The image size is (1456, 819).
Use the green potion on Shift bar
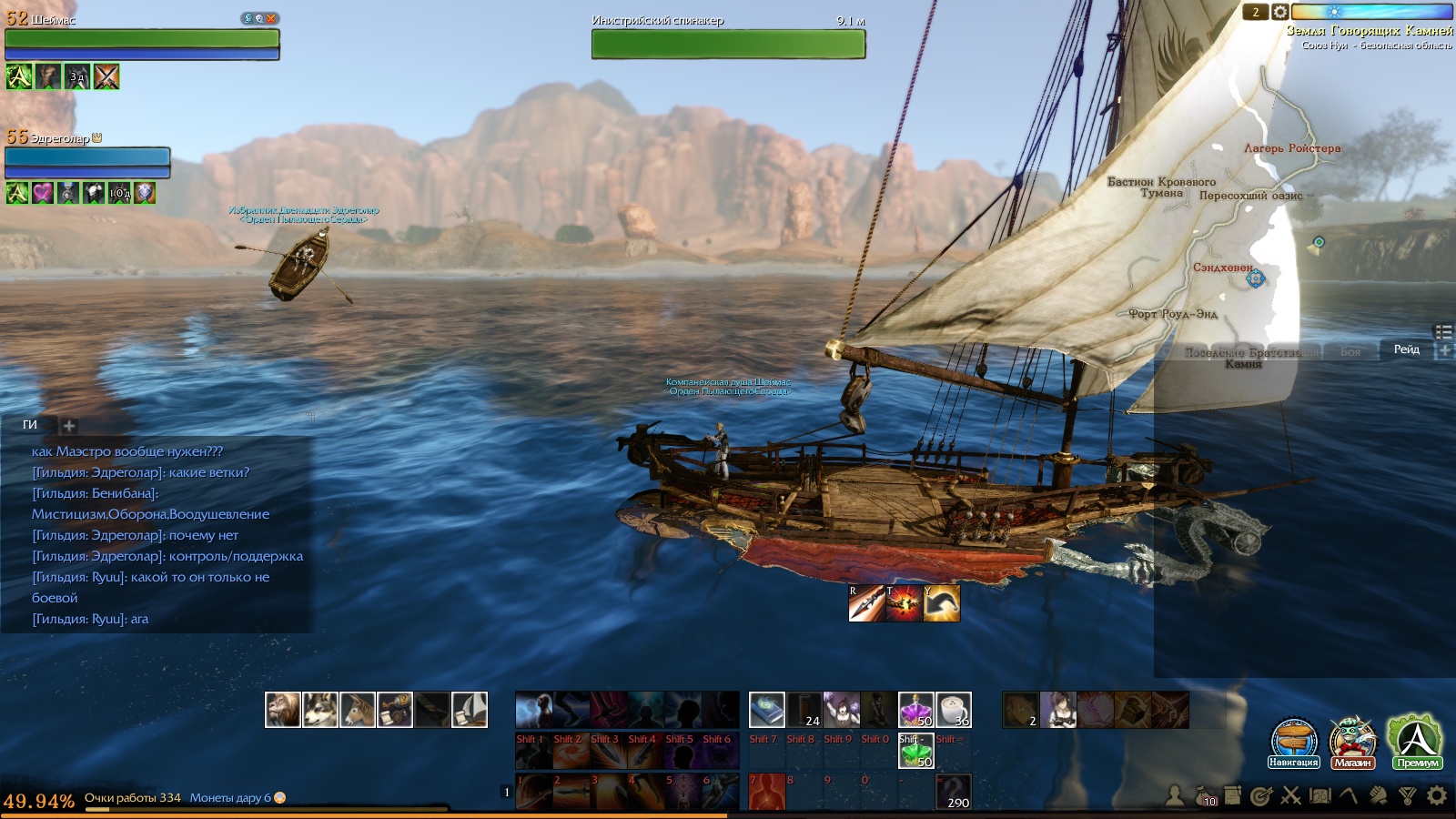(915, 751)
